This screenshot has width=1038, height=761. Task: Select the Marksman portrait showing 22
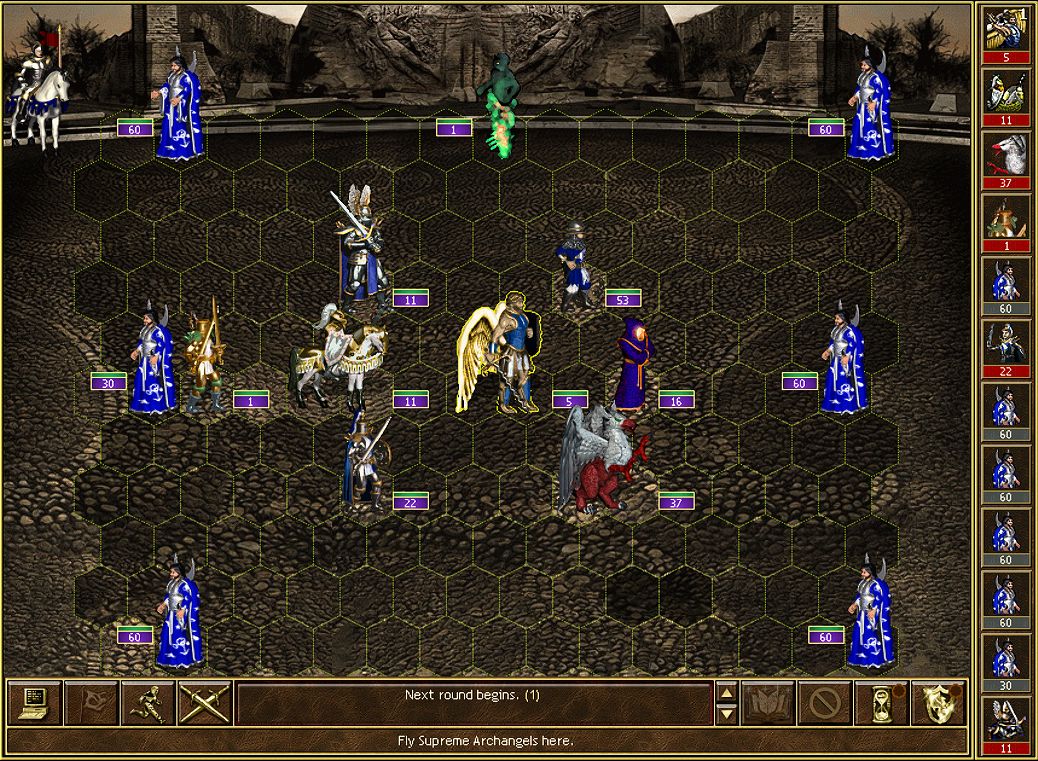(x=1005, y=342)
